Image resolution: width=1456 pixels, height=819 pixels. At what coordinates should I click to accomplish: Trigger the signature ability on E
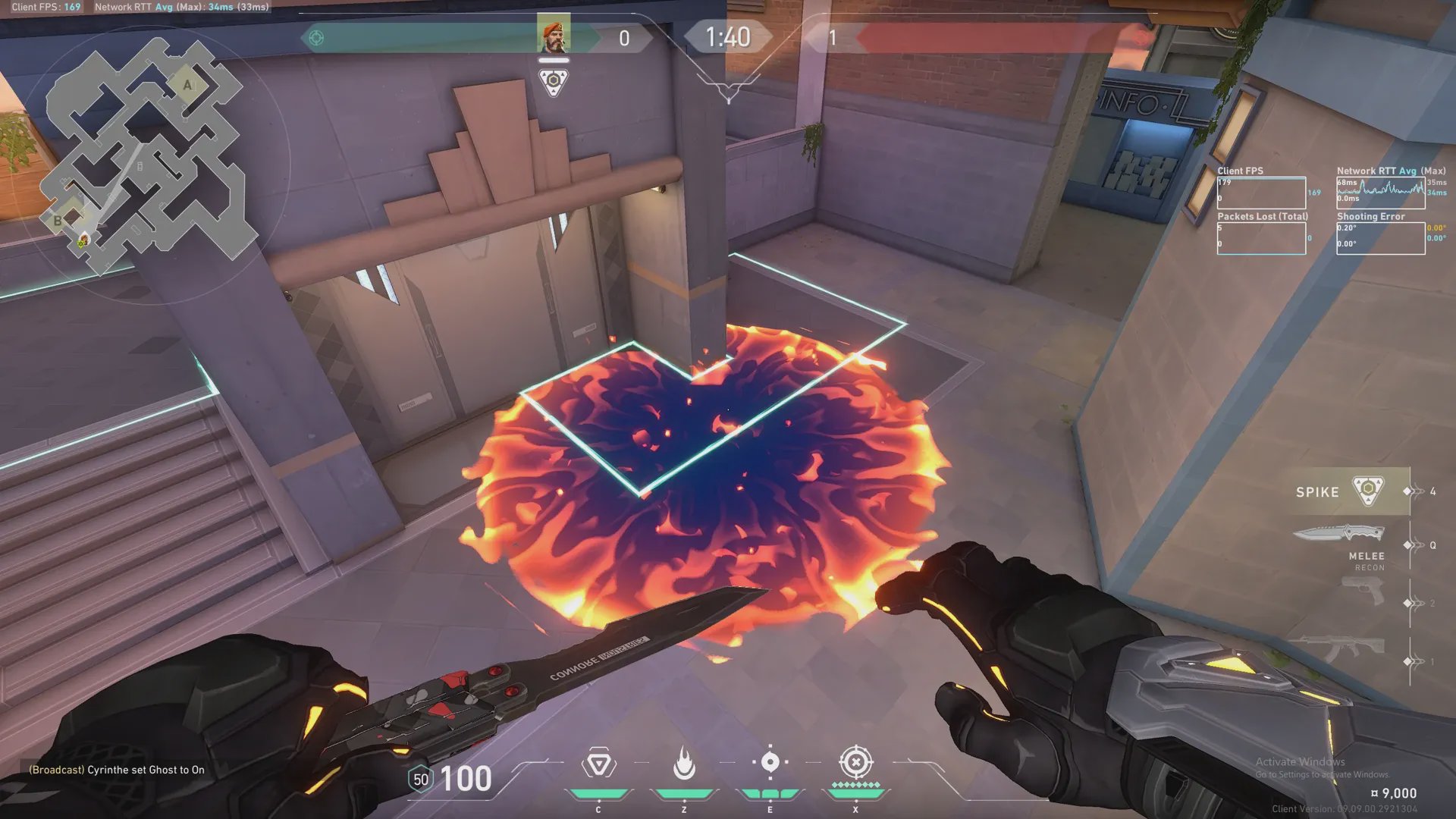click(x=770, y=762)
